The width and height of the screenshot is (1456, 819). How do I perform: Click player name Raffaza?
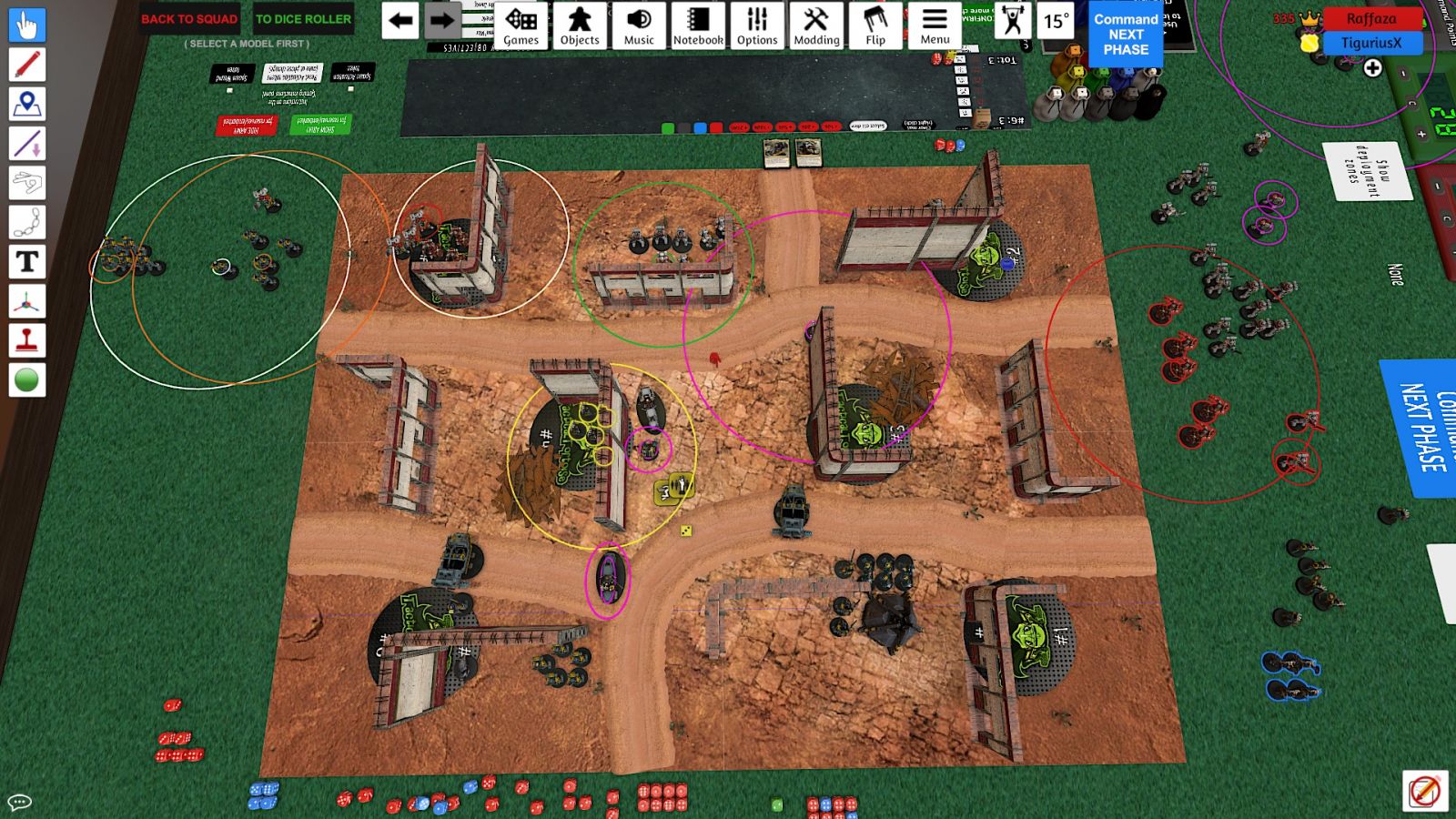coord(1371,18)
